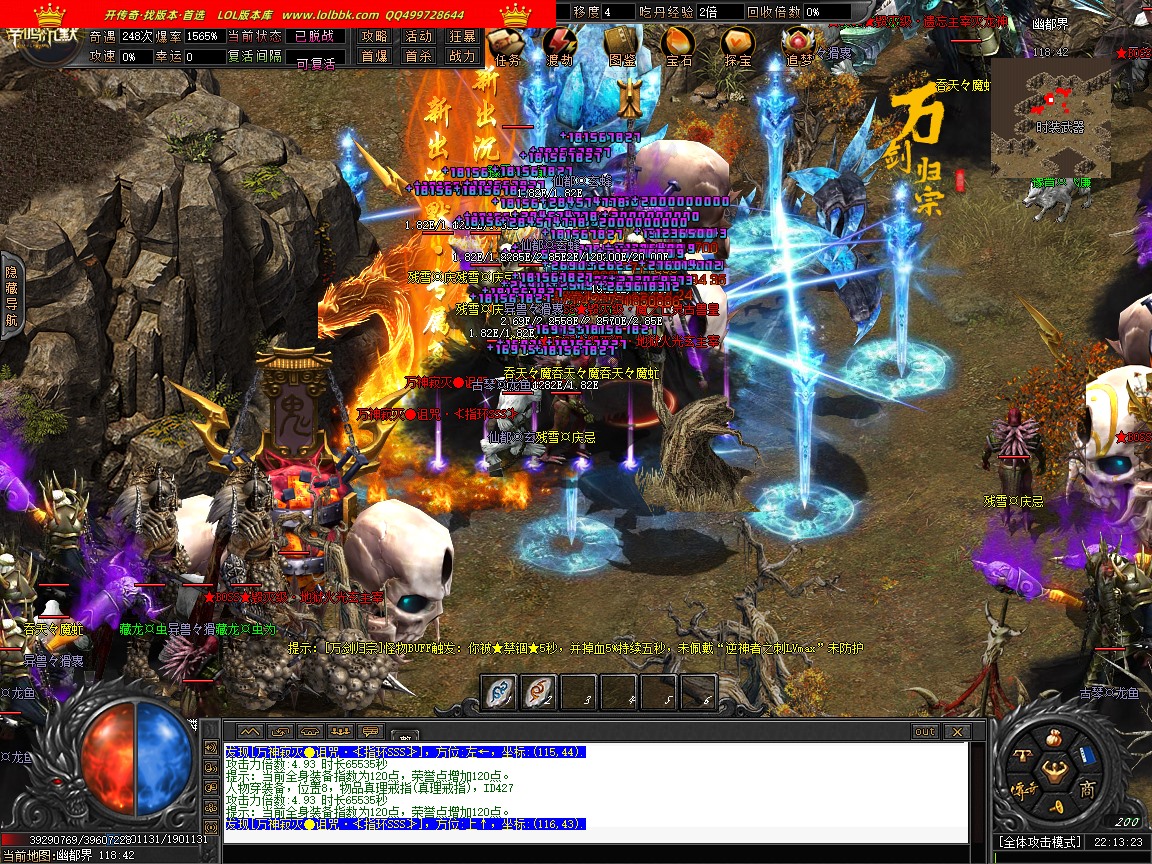1152x864 pixels.
Task: Use the blue rune in hotbar slot 1
Action: pyautogui.click(x=500, y=692)
